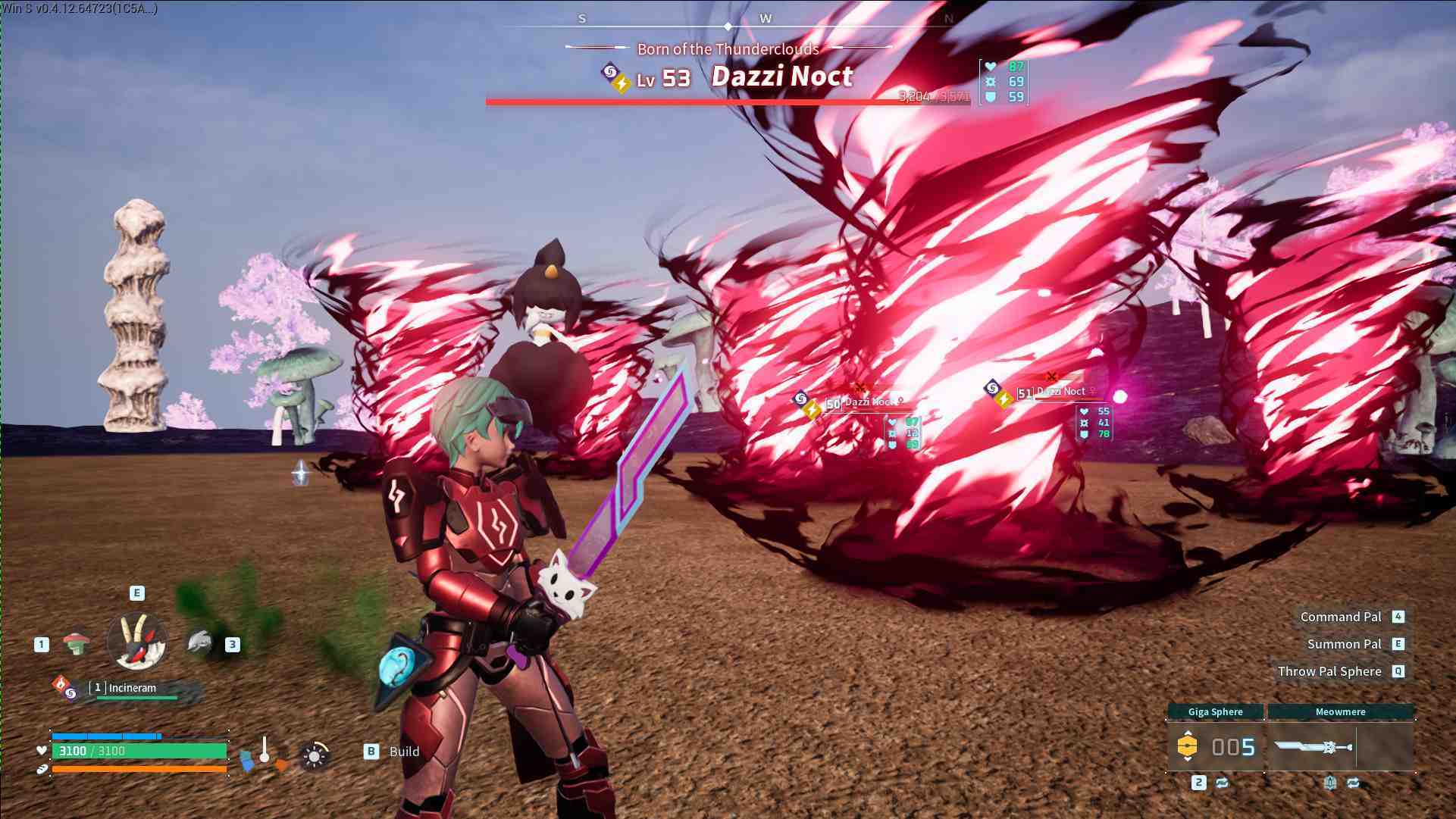This screenshot has width=1456, height=819.
Task: Toggle the sphere cycle arrows below Giga Sphere
Action: (x=1221, y=783)
